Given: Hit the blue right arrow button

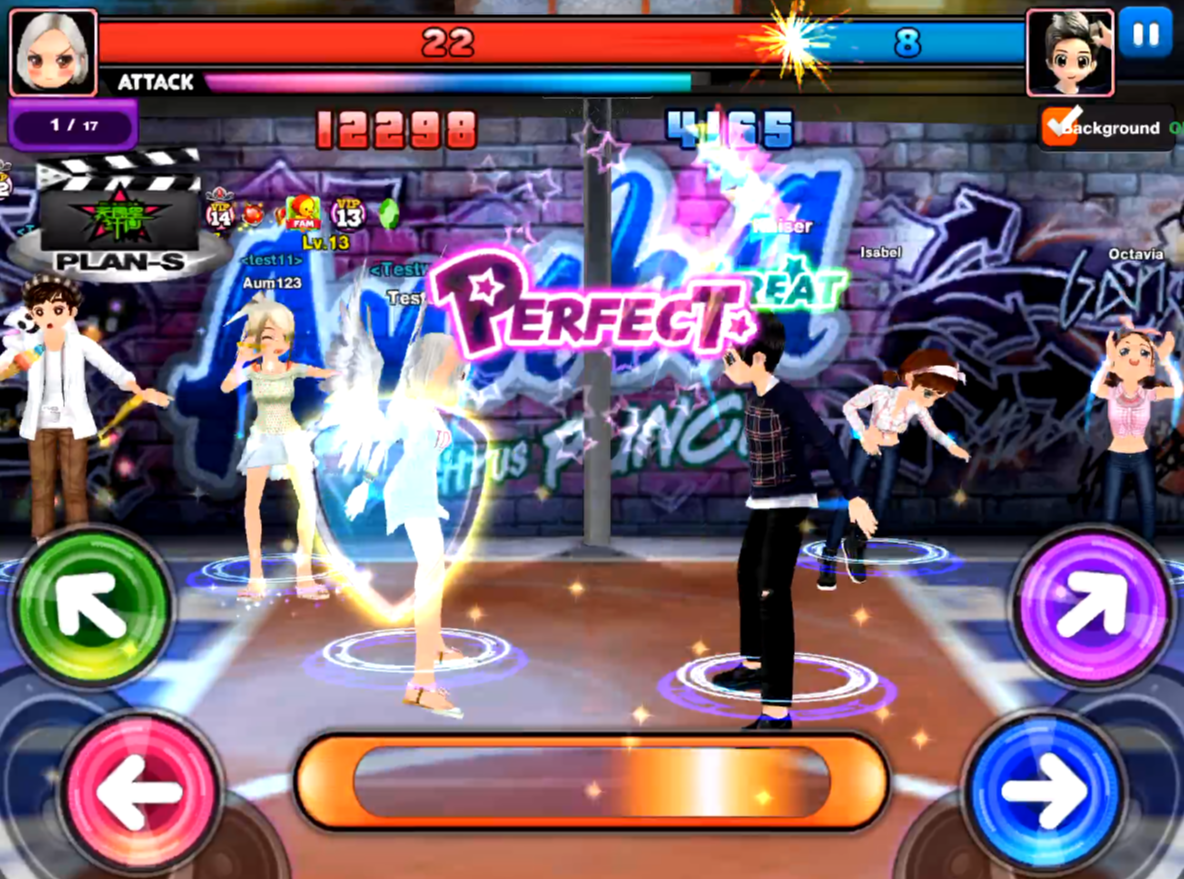Looking at the screenshot, I should [x=1043, y=791].
